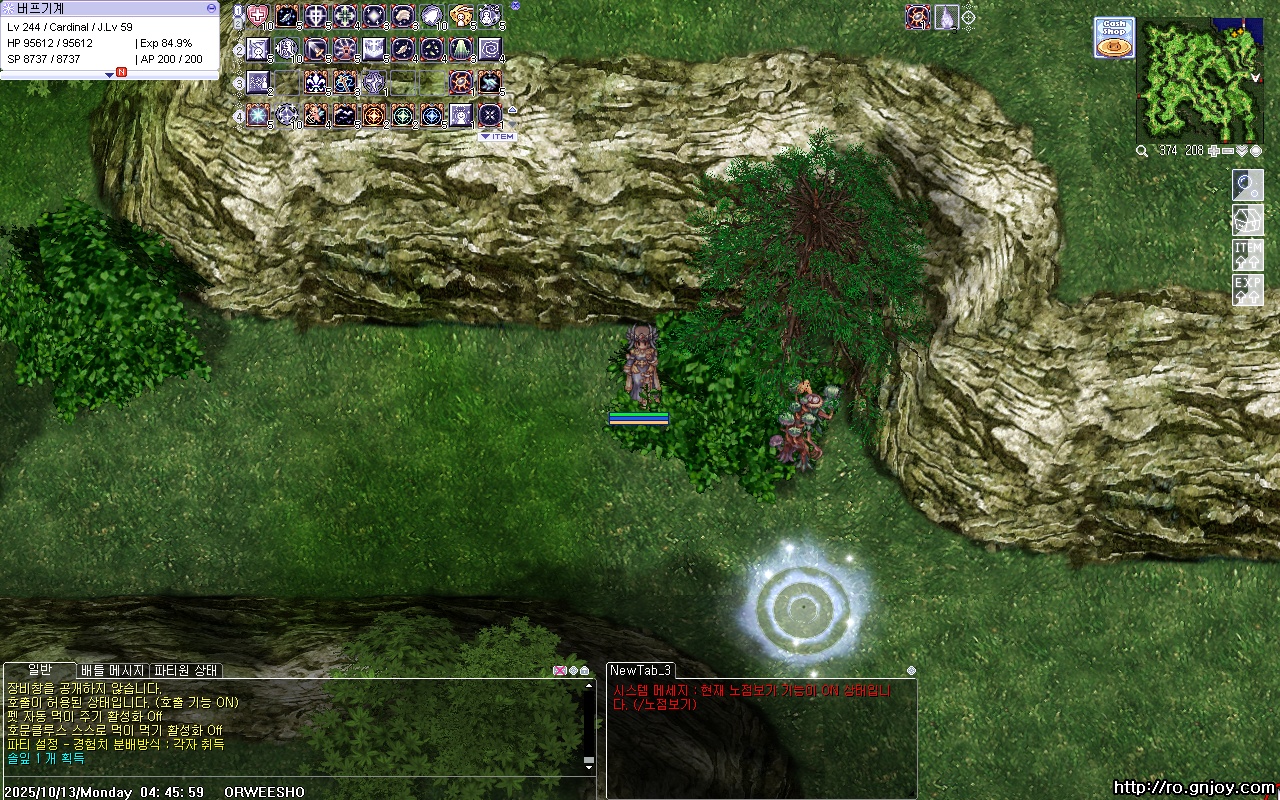This screenshot has width=1280, height=800.
Task: Select the pink heart heal skill
Action: point(258,16)
